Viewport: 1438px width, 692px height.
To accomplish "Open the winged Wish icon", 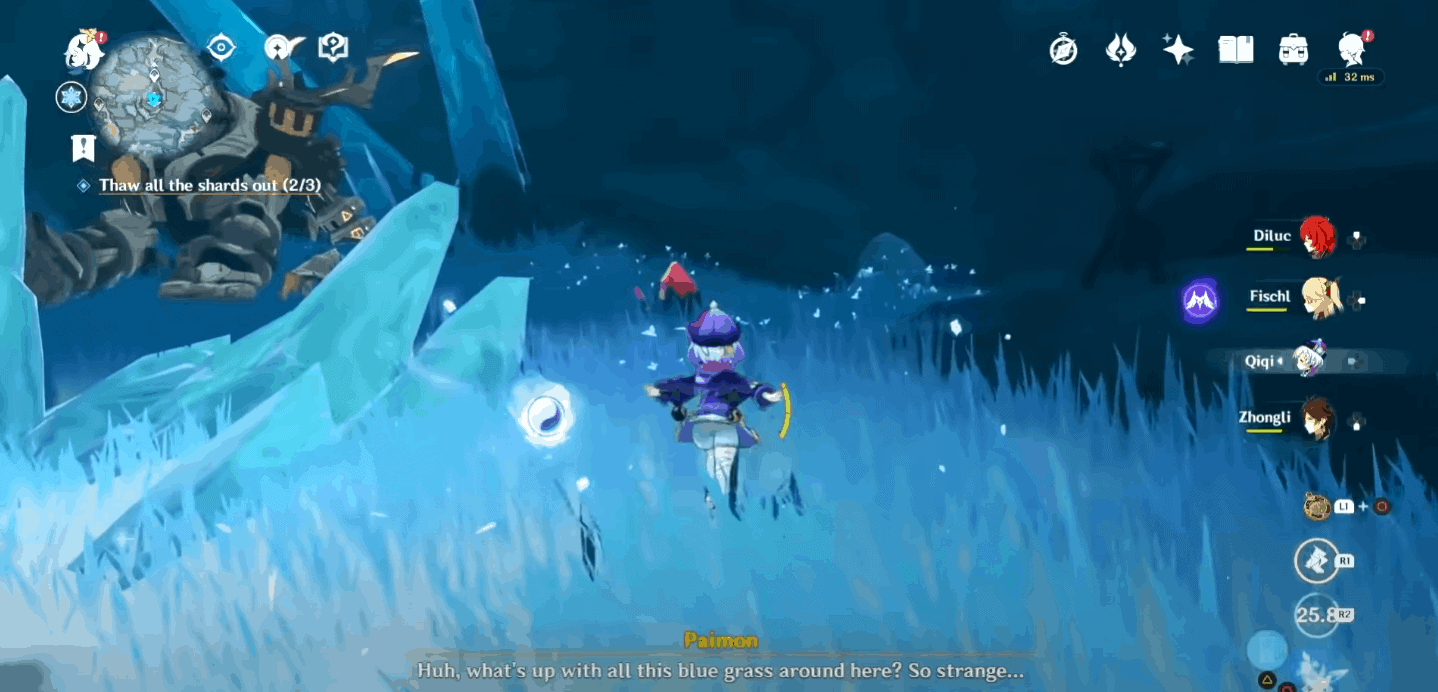I will (1121, 49).
